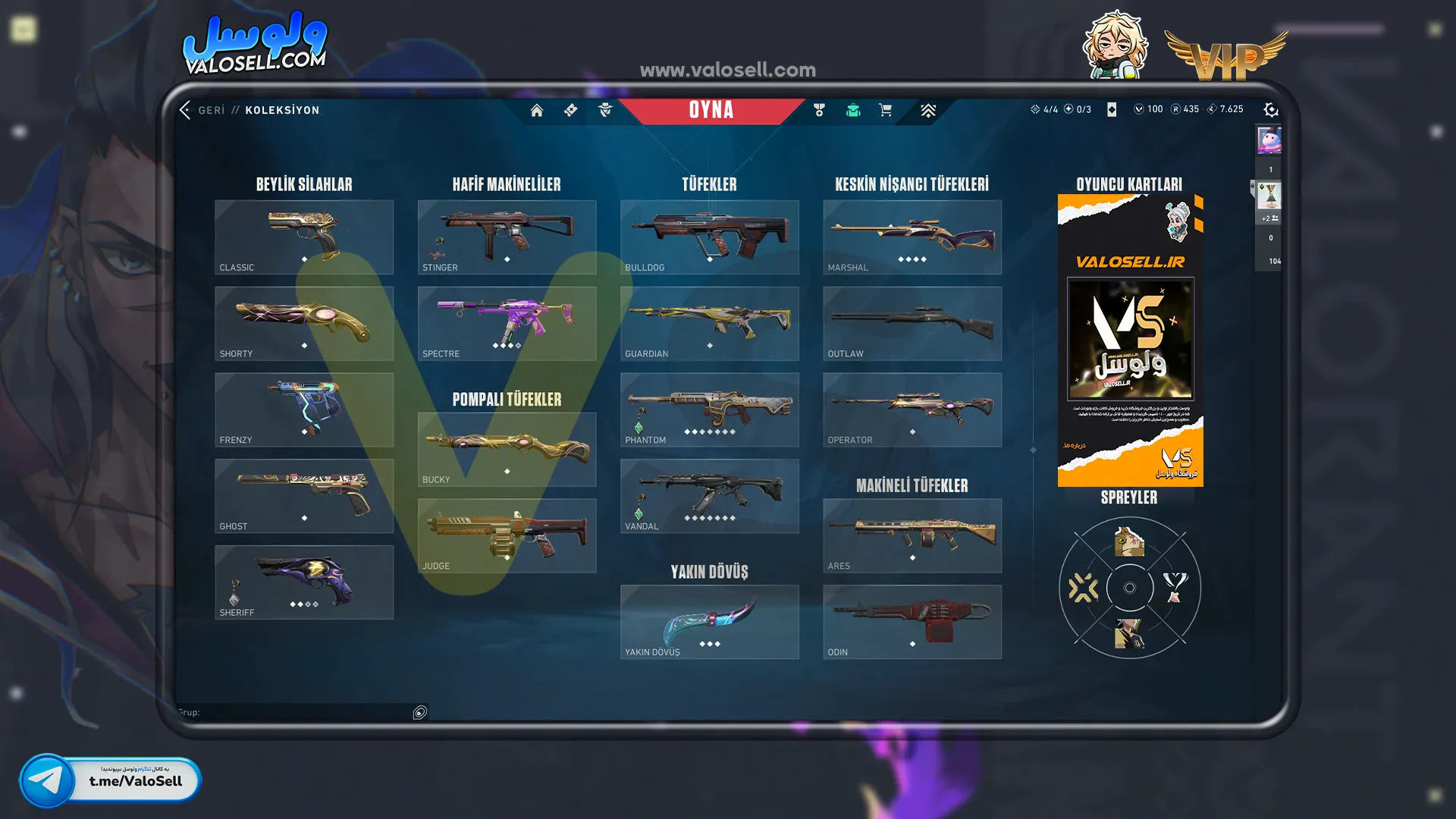
Task: Choose the Shorty weapon slot
Action: coord(304,324)
